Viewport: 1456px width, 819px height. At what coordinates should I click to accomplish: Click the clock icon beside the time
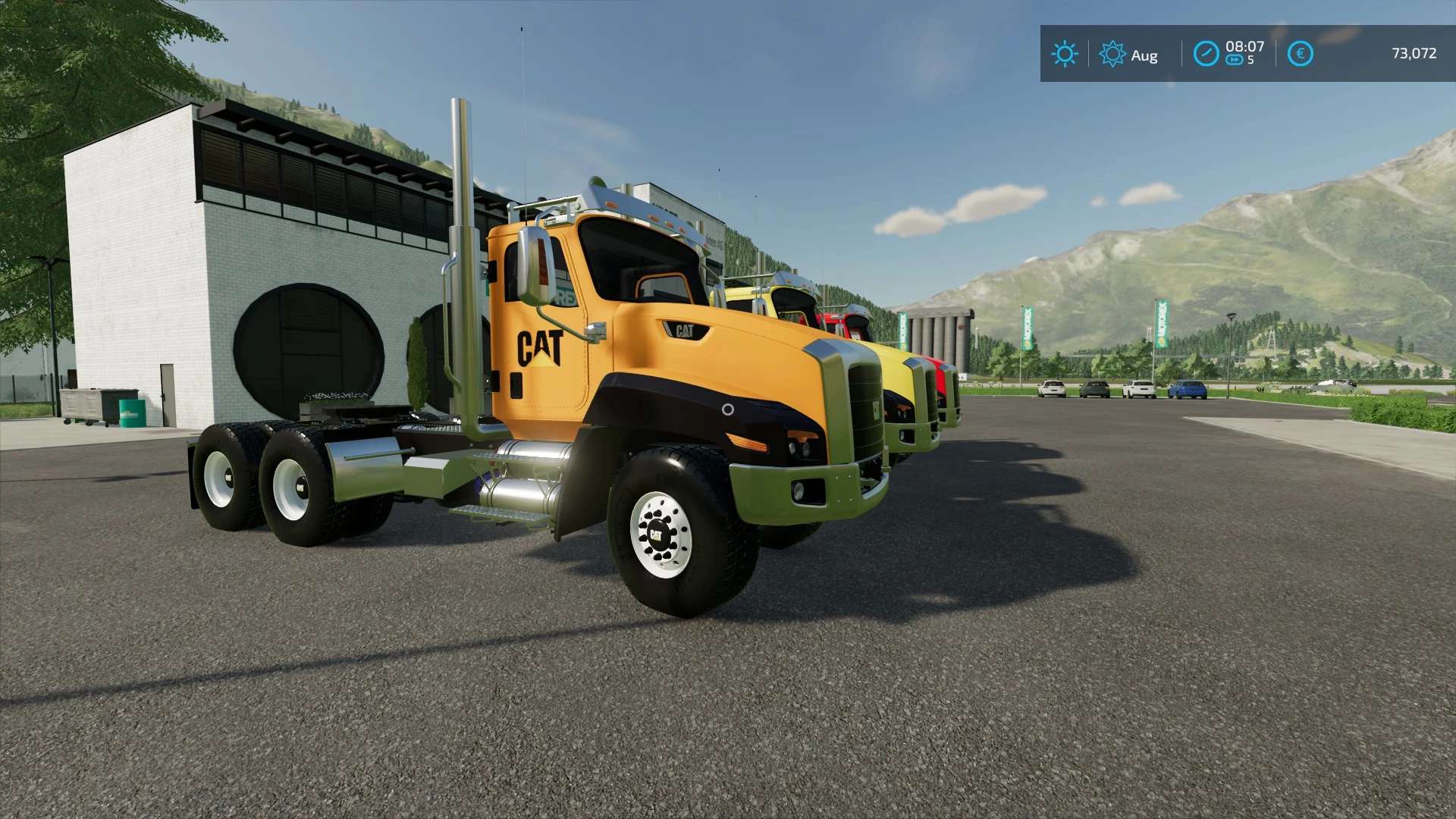1206,54
